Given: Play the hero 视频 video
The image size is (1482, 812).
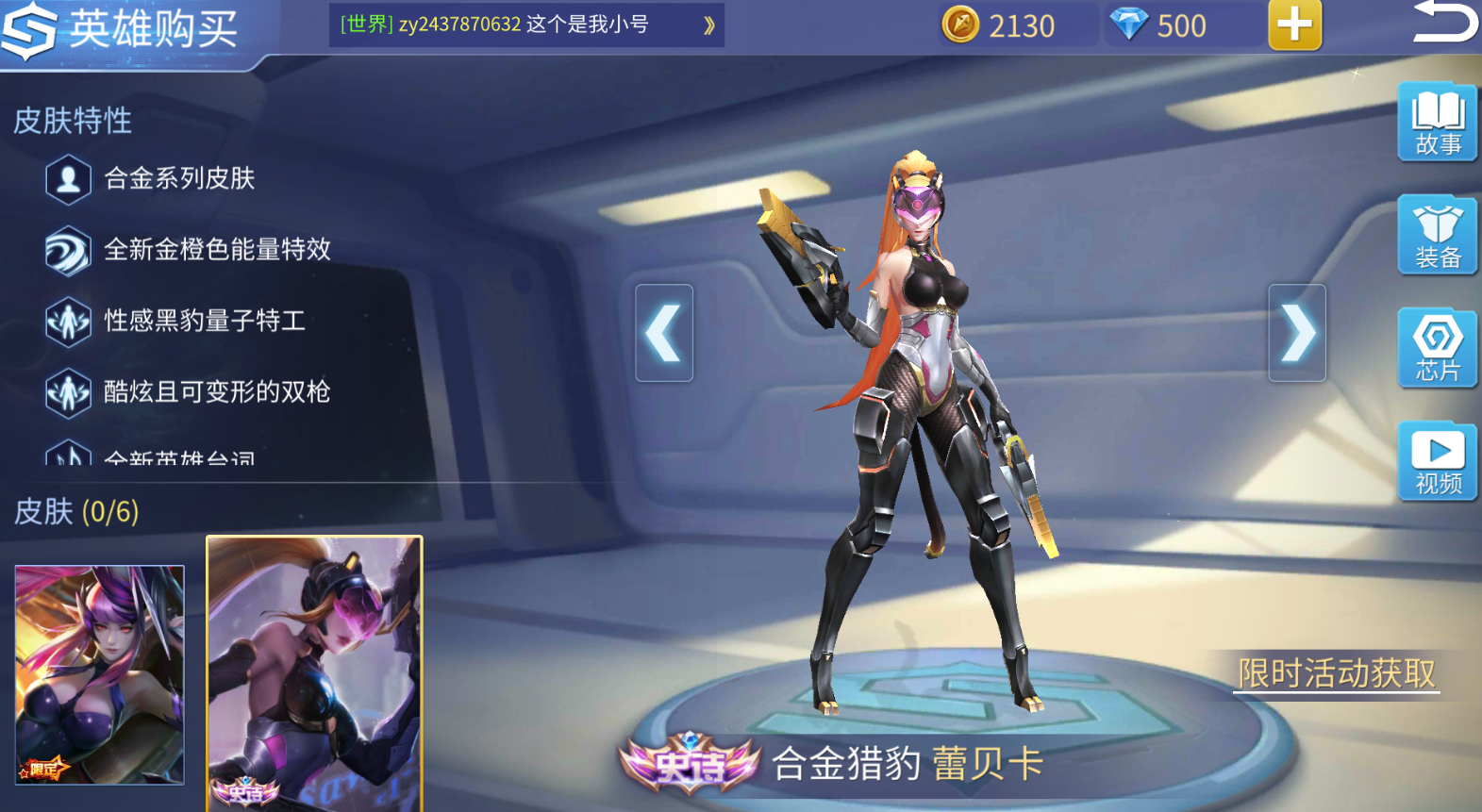Looking at the screenshot, I should 1436,461.
